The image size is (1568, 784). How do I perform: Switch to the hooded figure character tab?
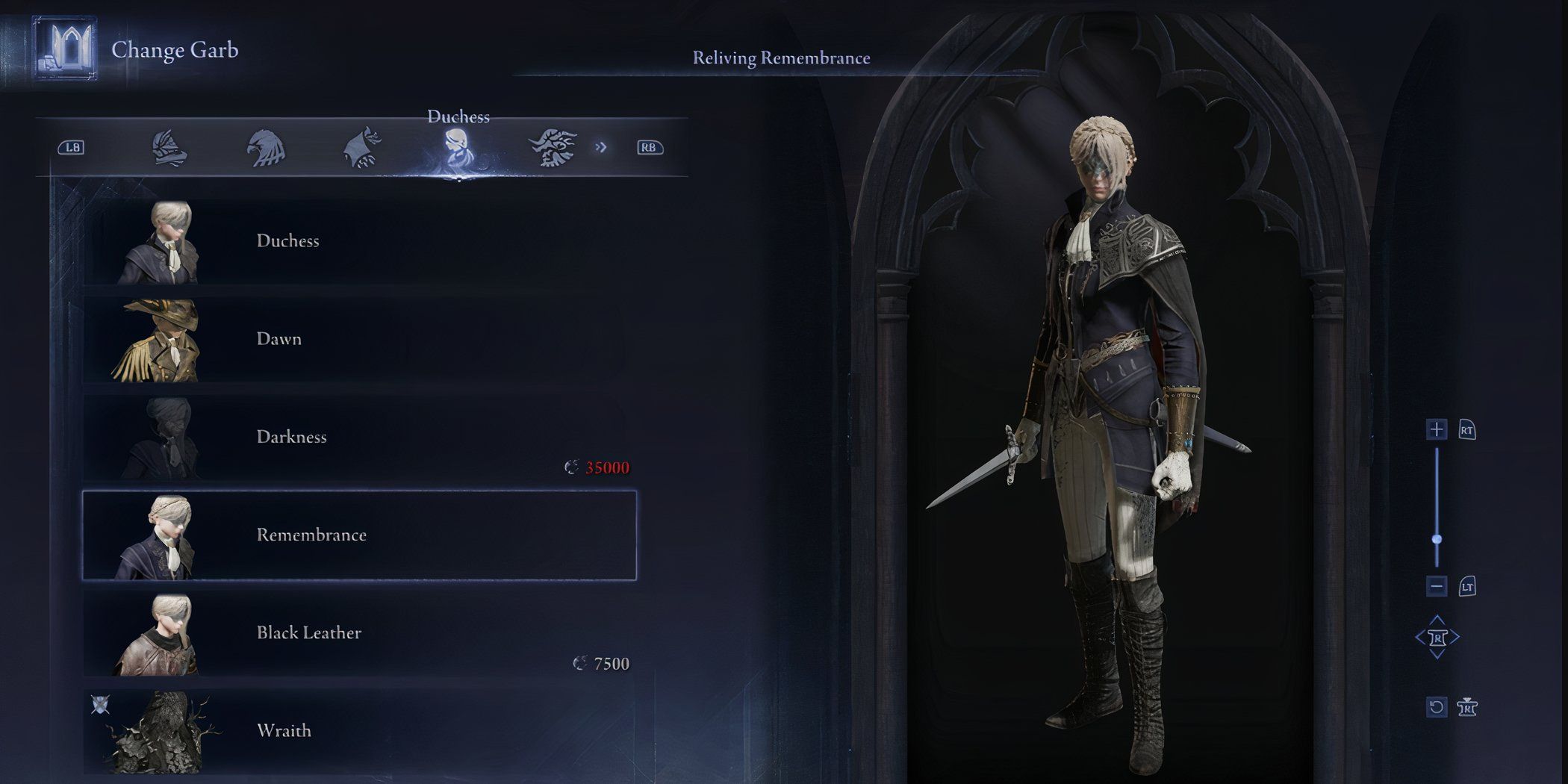pyautogui.click(x=361, y=148)
